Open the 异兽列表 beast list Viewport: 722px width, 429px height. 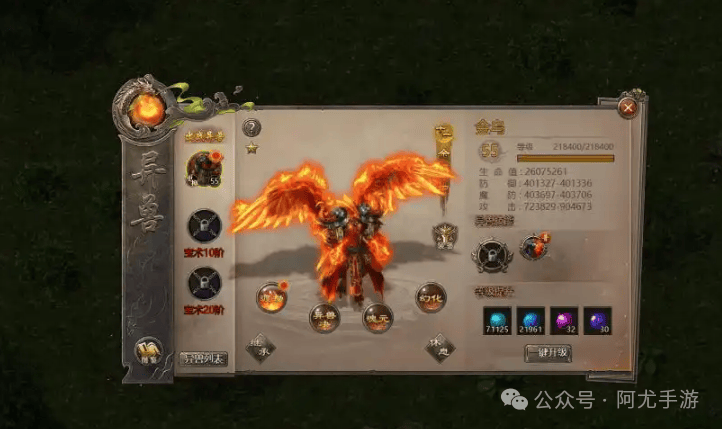[x=203, y=357]
